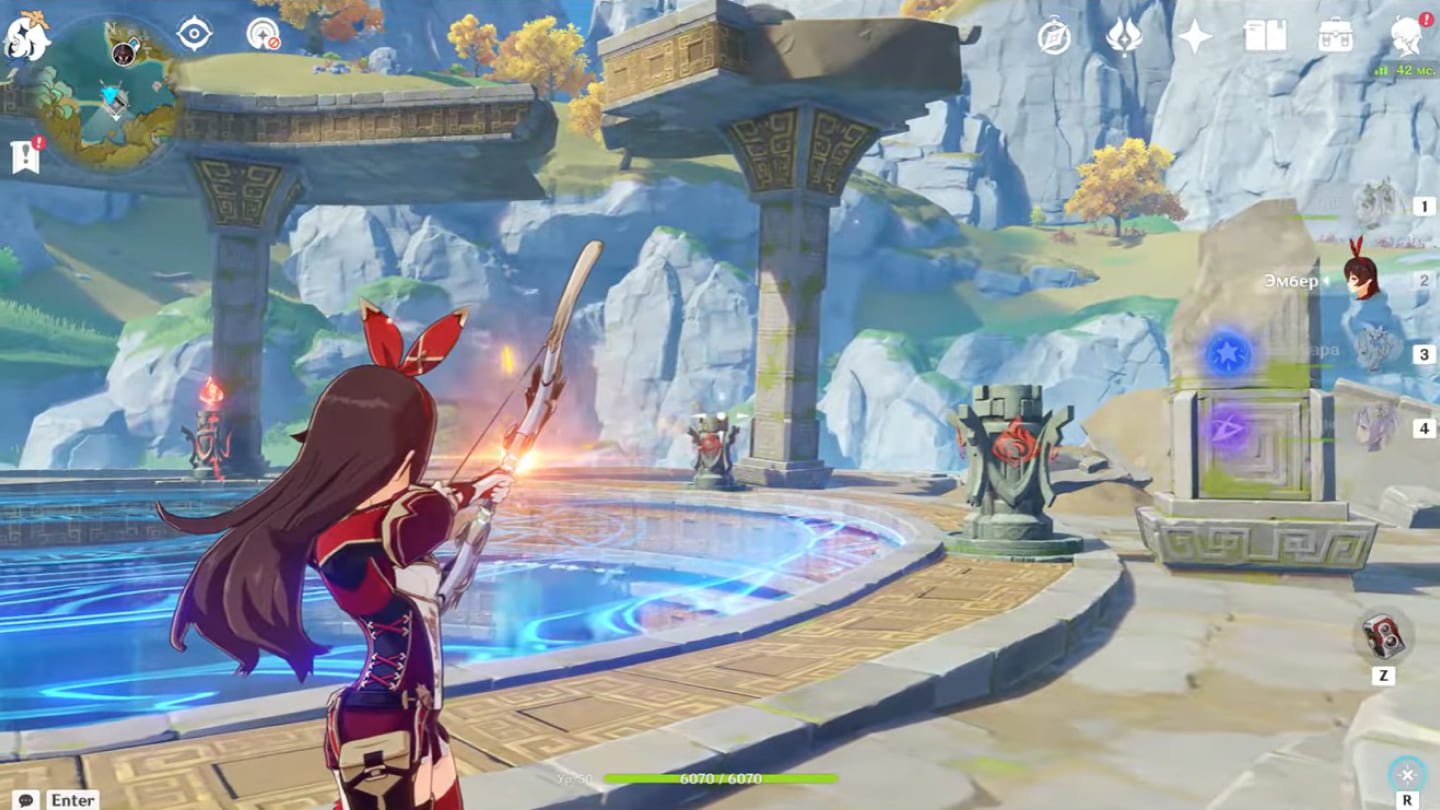The image size is (1440, 810).
Task: Open the Adventurer Handbook book icon
Action: 1265,37
